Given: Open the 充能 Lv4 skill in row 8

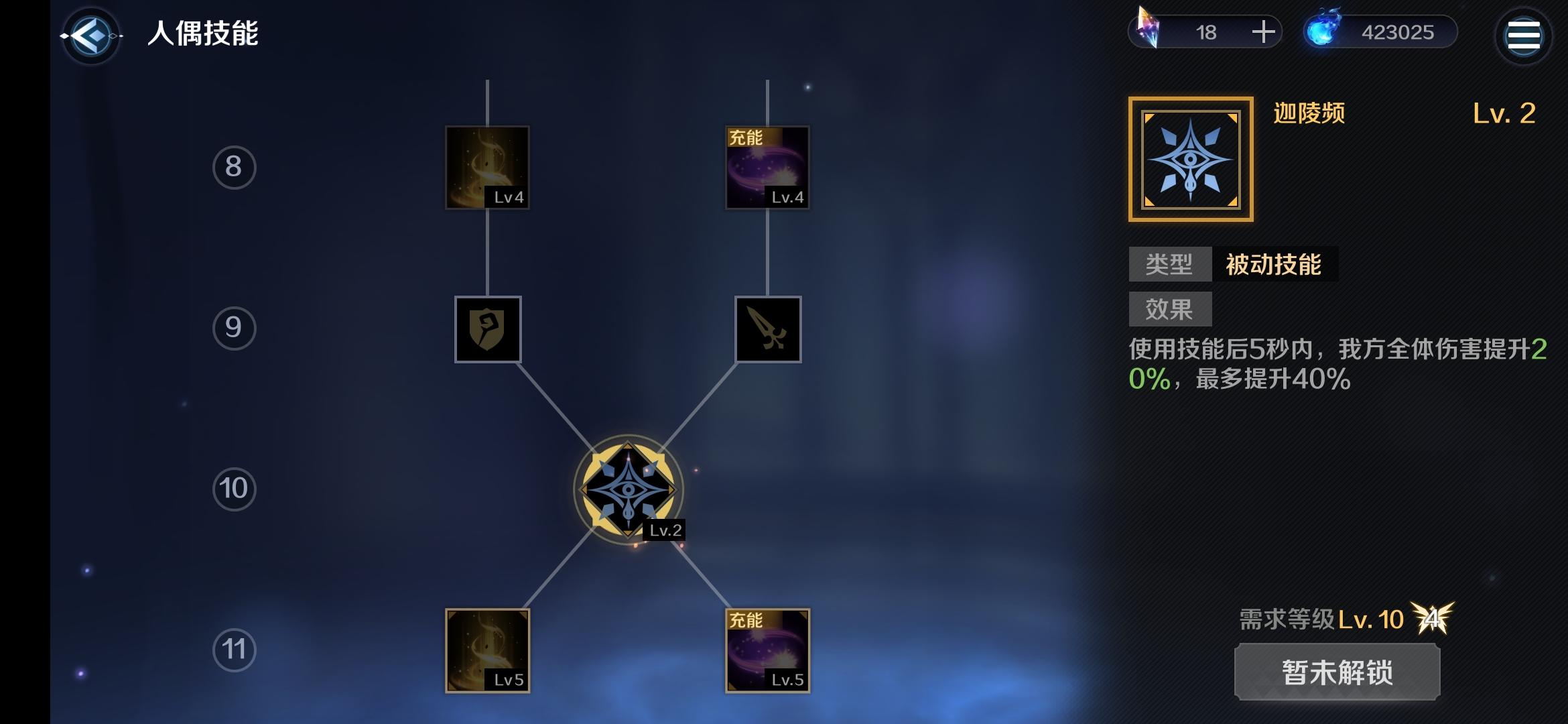Looking at the screenshot, I should [x=767, y=168].
